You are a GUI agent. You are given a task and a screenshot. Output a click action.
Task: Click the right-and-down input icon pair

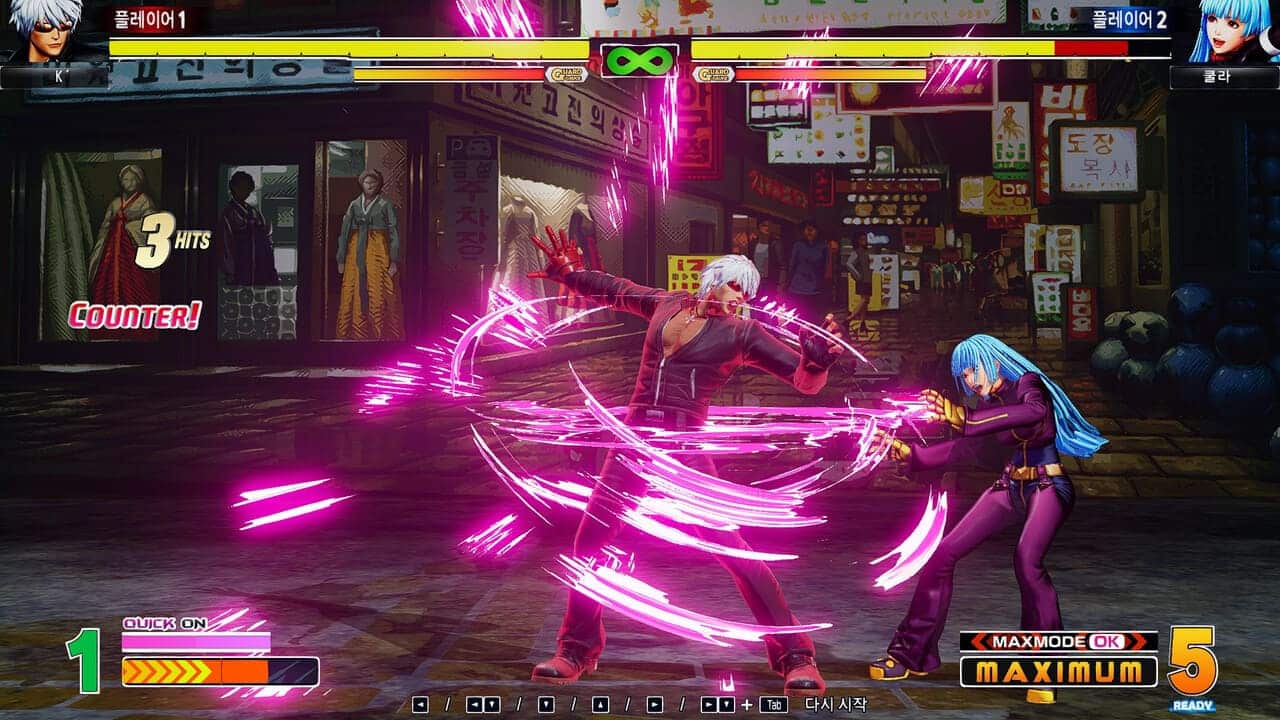(716, 703)
